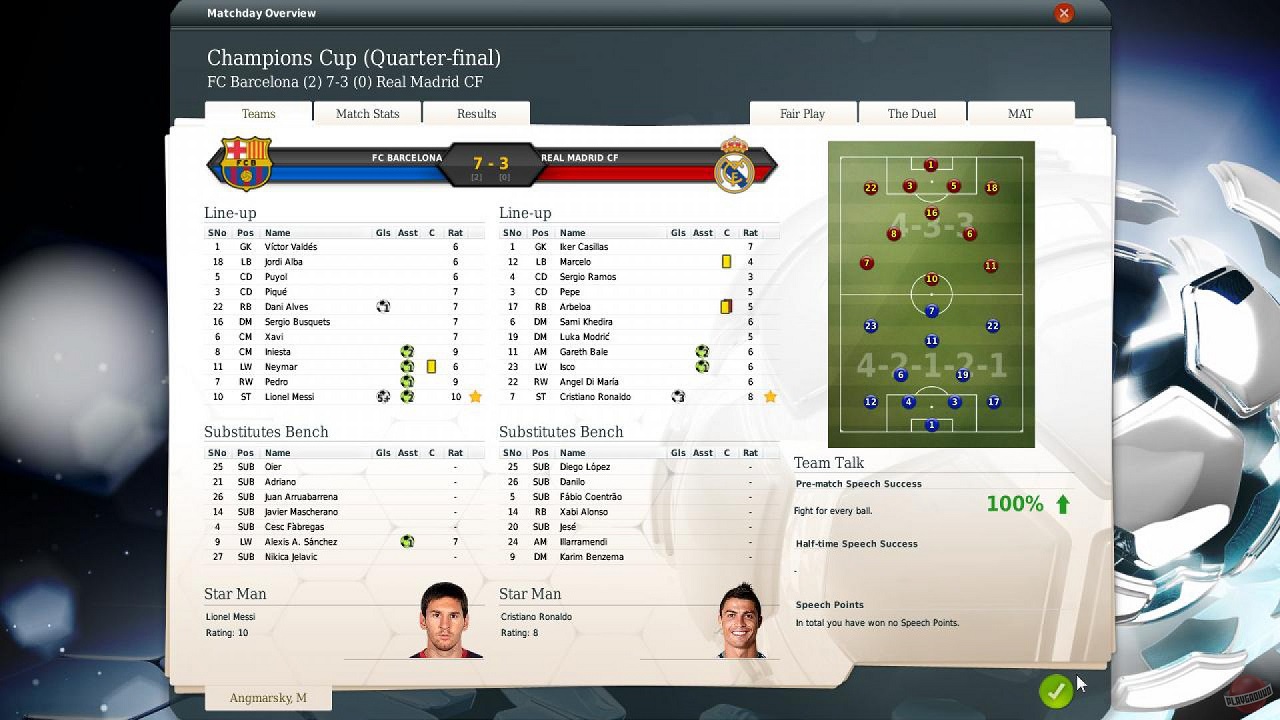Select substitute Alexis A. Sánchez
This screenshot has height=720, width=1280.
click(300, 542)
